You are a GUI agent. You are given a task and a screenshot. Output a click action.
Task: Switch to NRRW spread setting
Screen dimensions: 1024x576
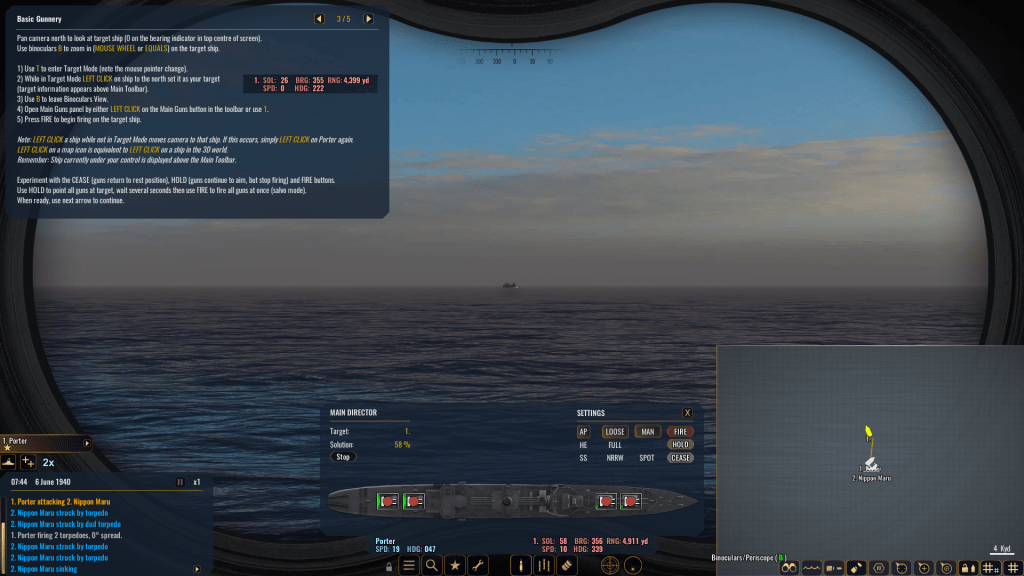point(615,457)
